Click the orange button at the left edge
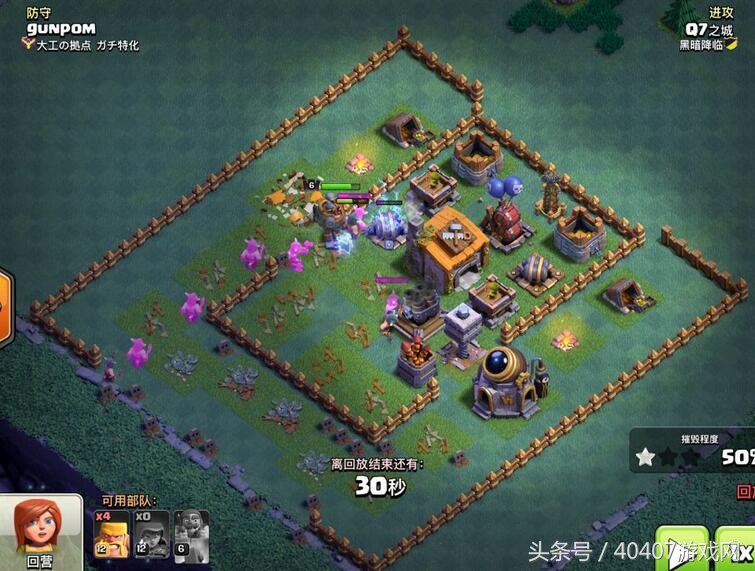This screenshot has height=571, width=755. (3, 298)
